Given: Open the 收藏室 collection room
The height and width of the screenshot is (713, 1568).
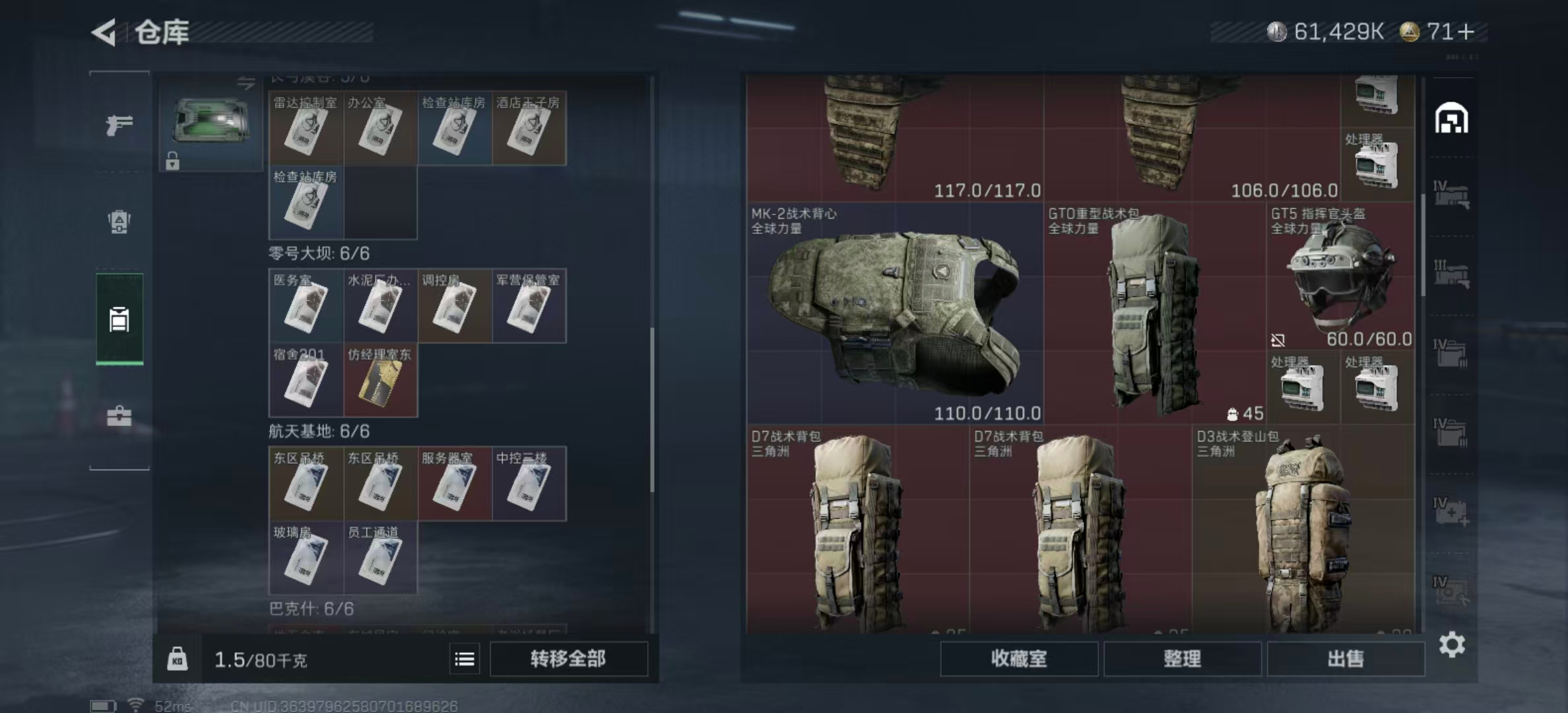Looking at the screenshot, I should (x=1019, y=659).
